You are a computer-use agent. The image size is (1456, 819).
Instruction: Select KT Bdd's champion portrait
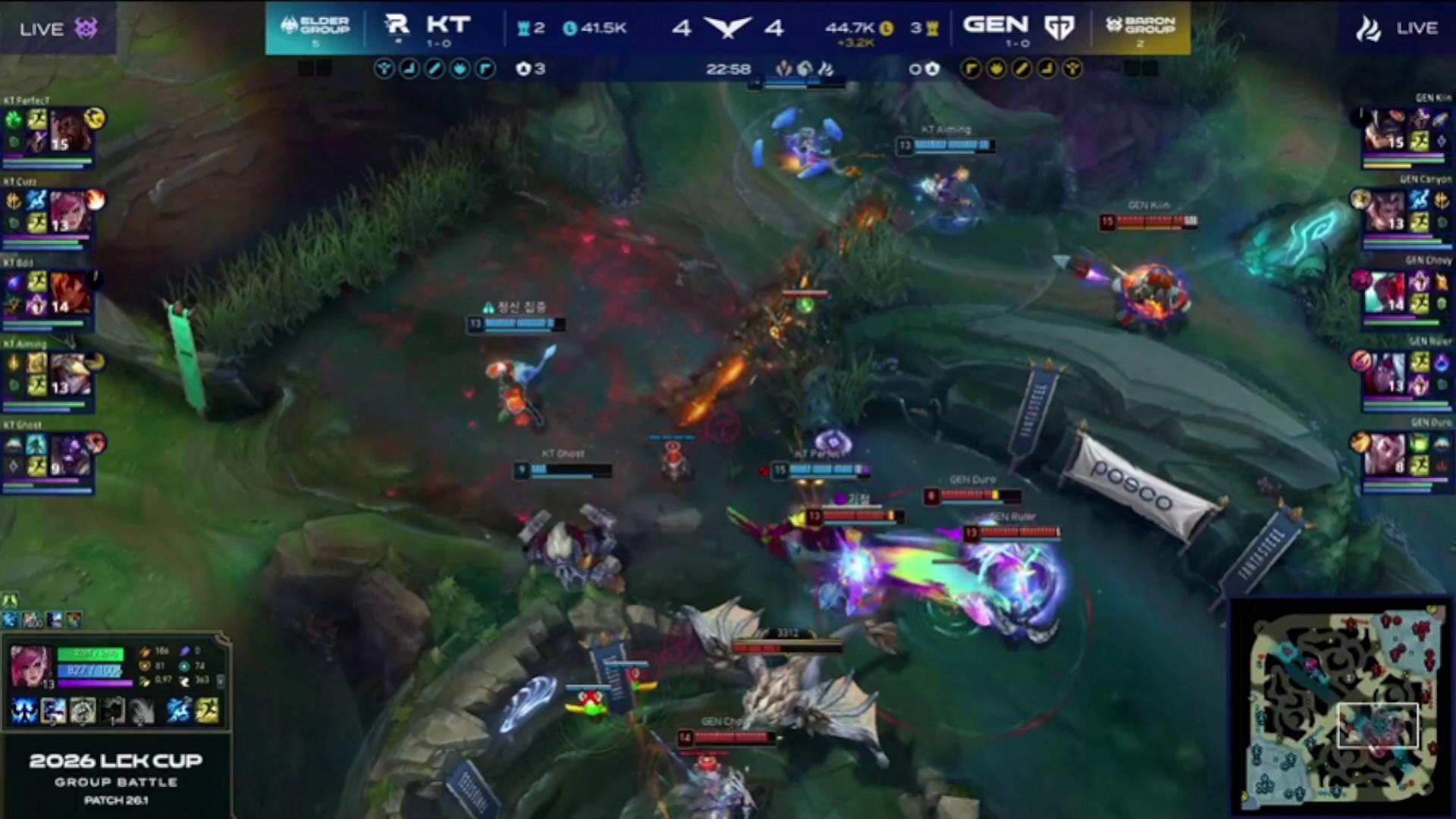pos(70,293)
